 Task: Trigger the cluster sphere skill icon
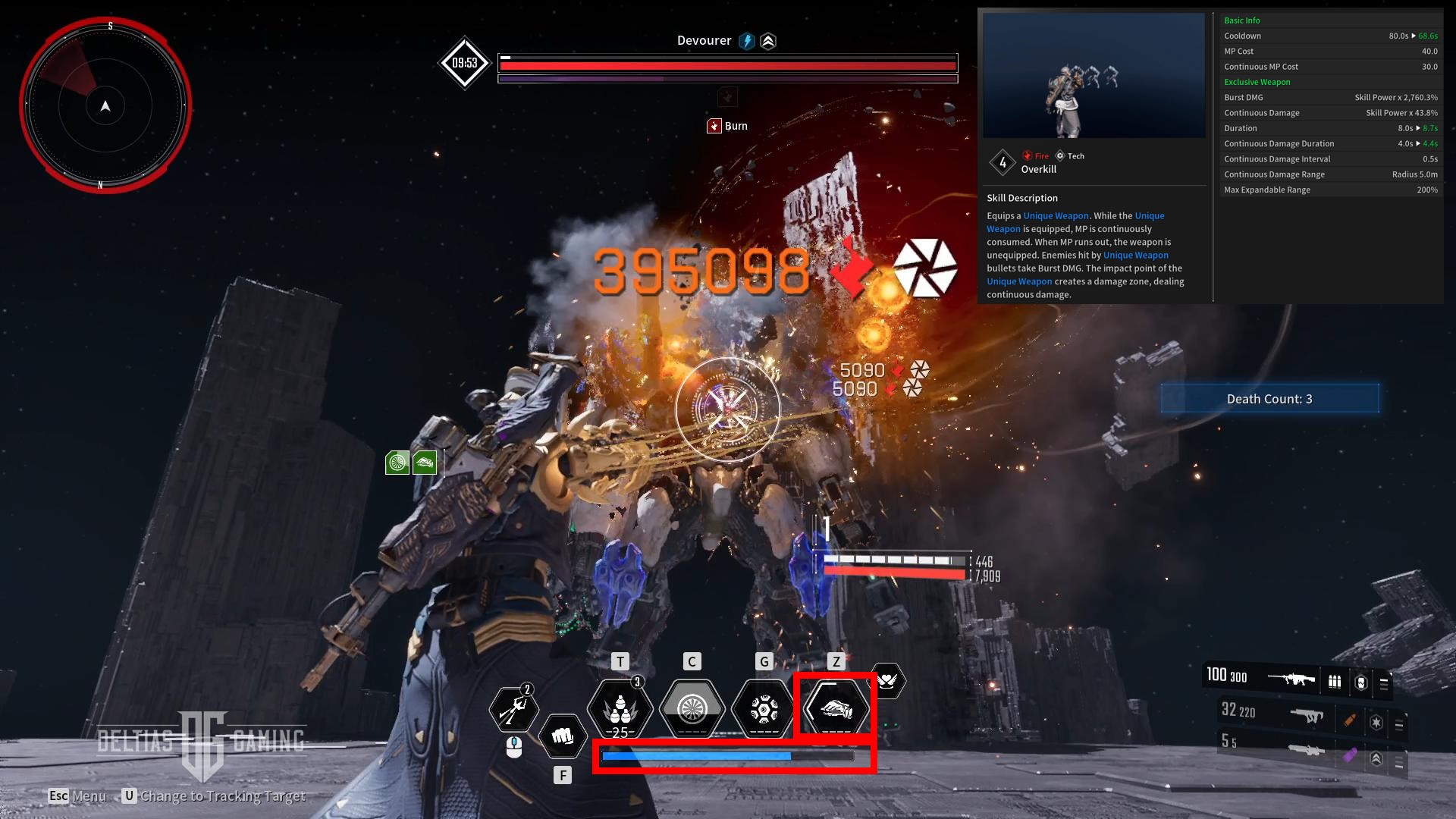point(764,708)
